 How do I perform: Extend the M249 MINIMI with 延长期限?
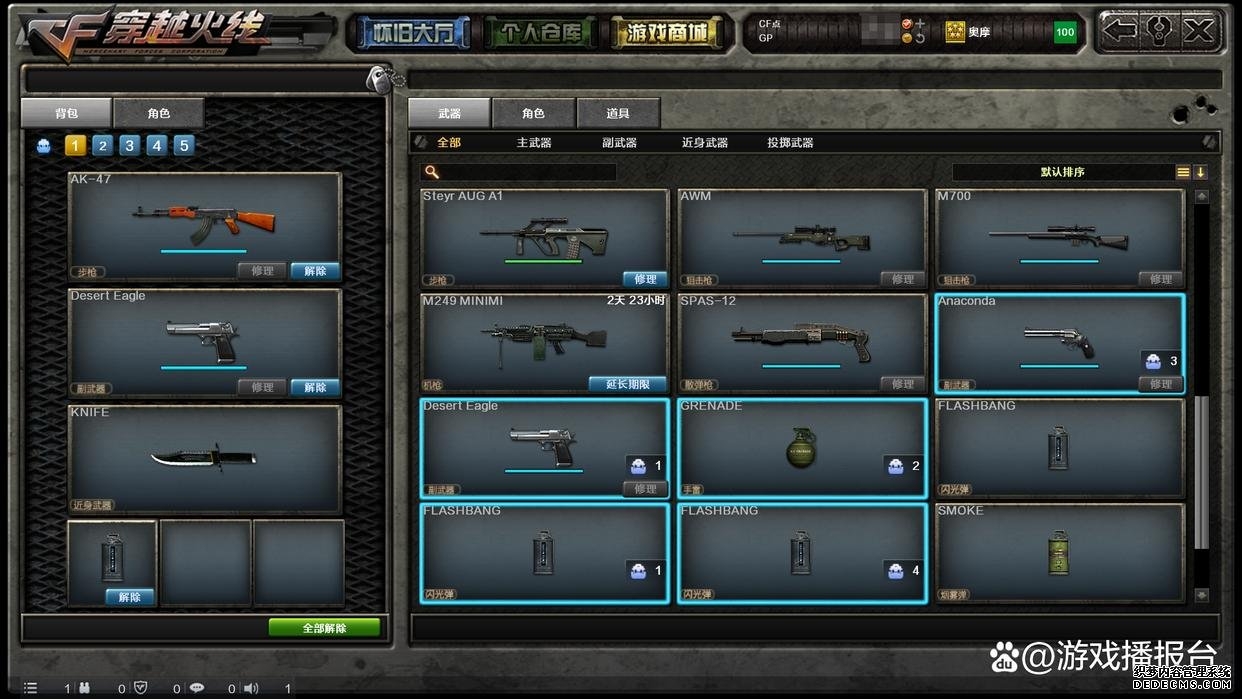pyautogui.click(x=628, y=384)
